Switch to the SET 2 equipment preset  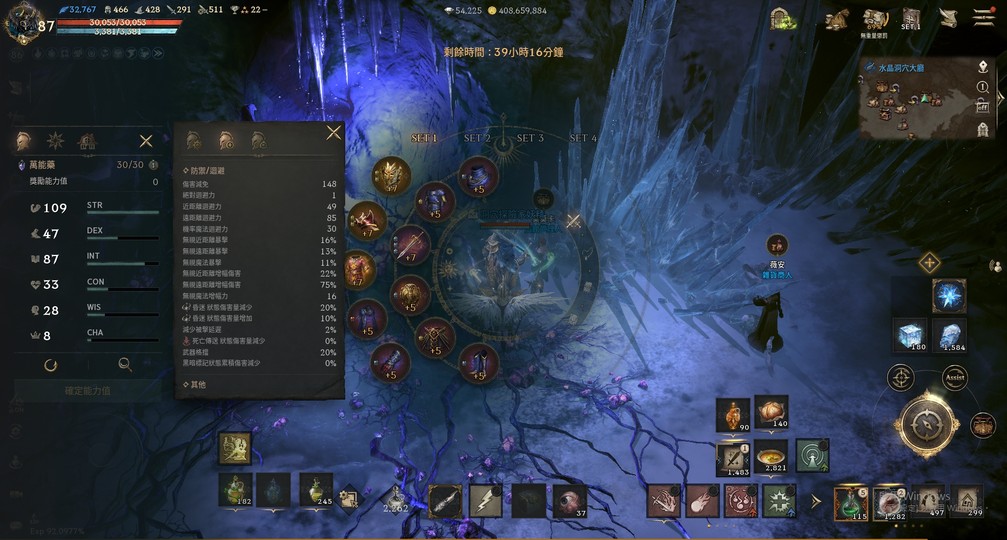[477, 138]
